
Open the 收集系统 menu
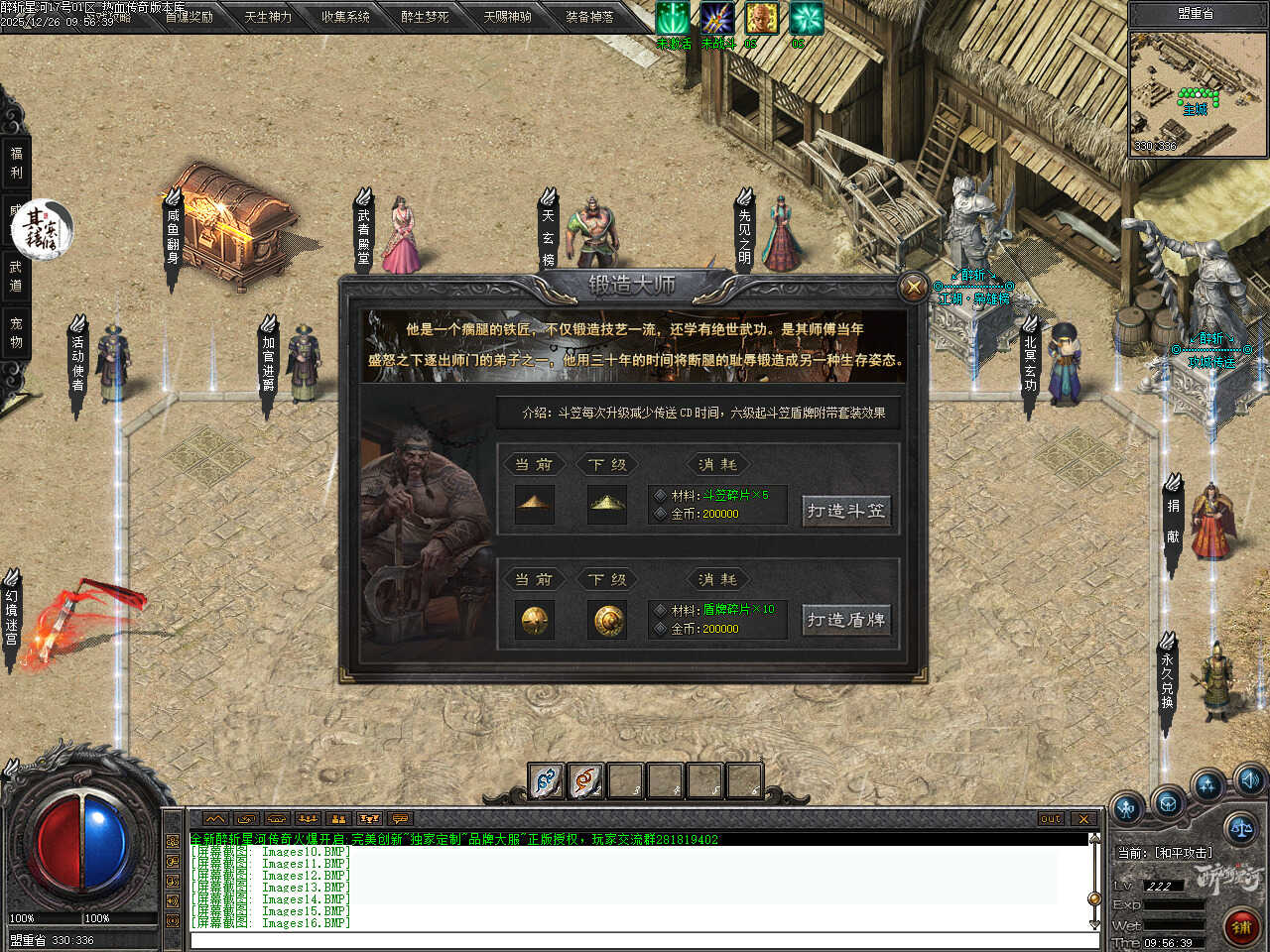[345, 17]
